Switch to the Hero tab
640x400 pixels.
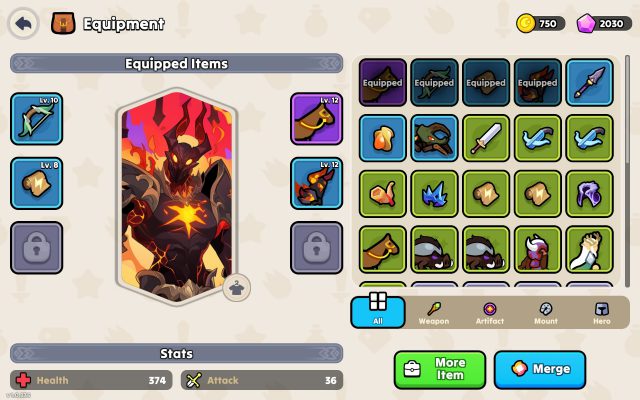point(601,312)
